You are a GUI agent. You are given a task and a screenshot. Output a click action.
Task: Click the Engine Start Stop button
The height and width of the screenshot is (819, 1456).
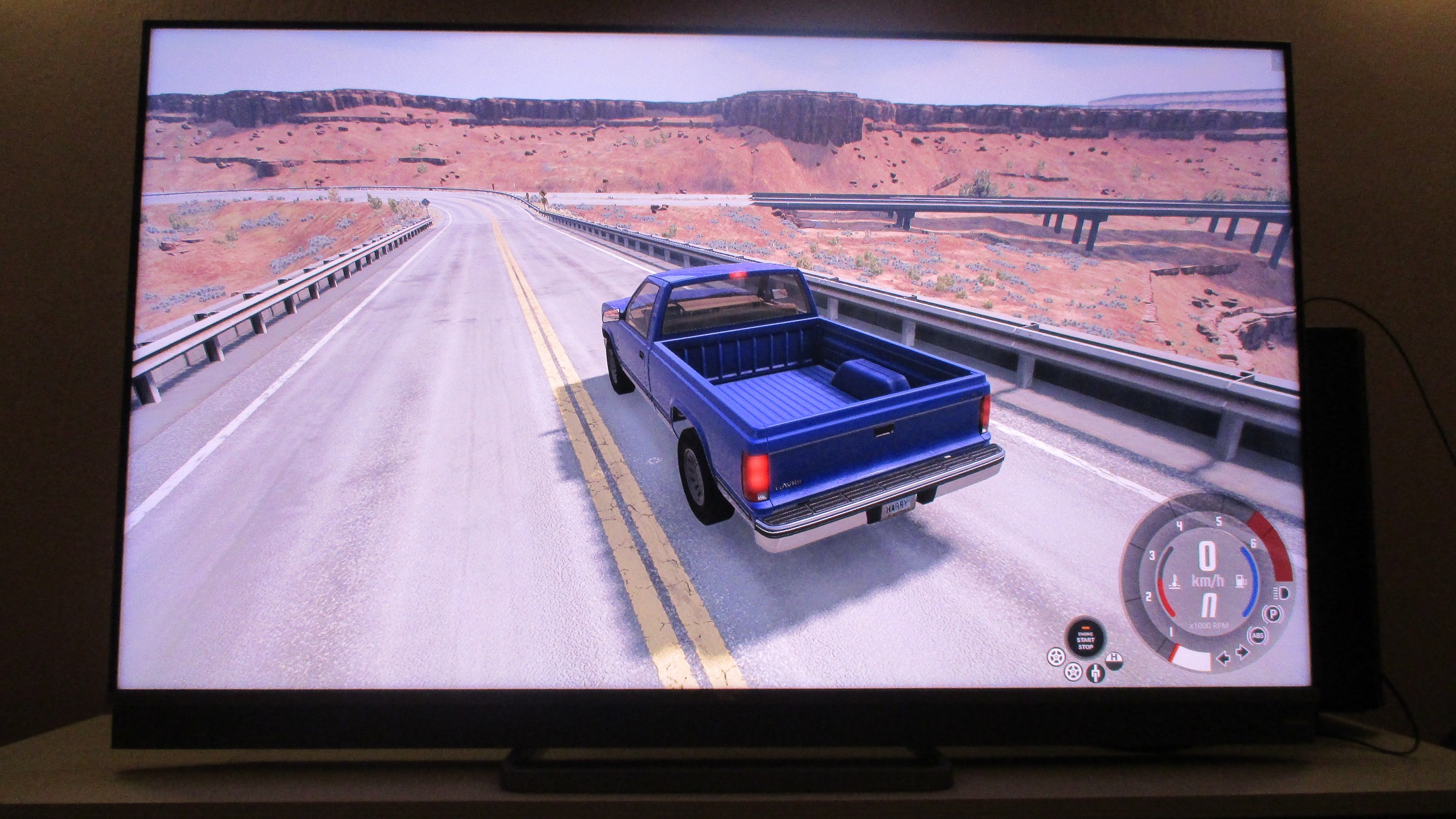pyautogui.click(x=1085, y=640)
